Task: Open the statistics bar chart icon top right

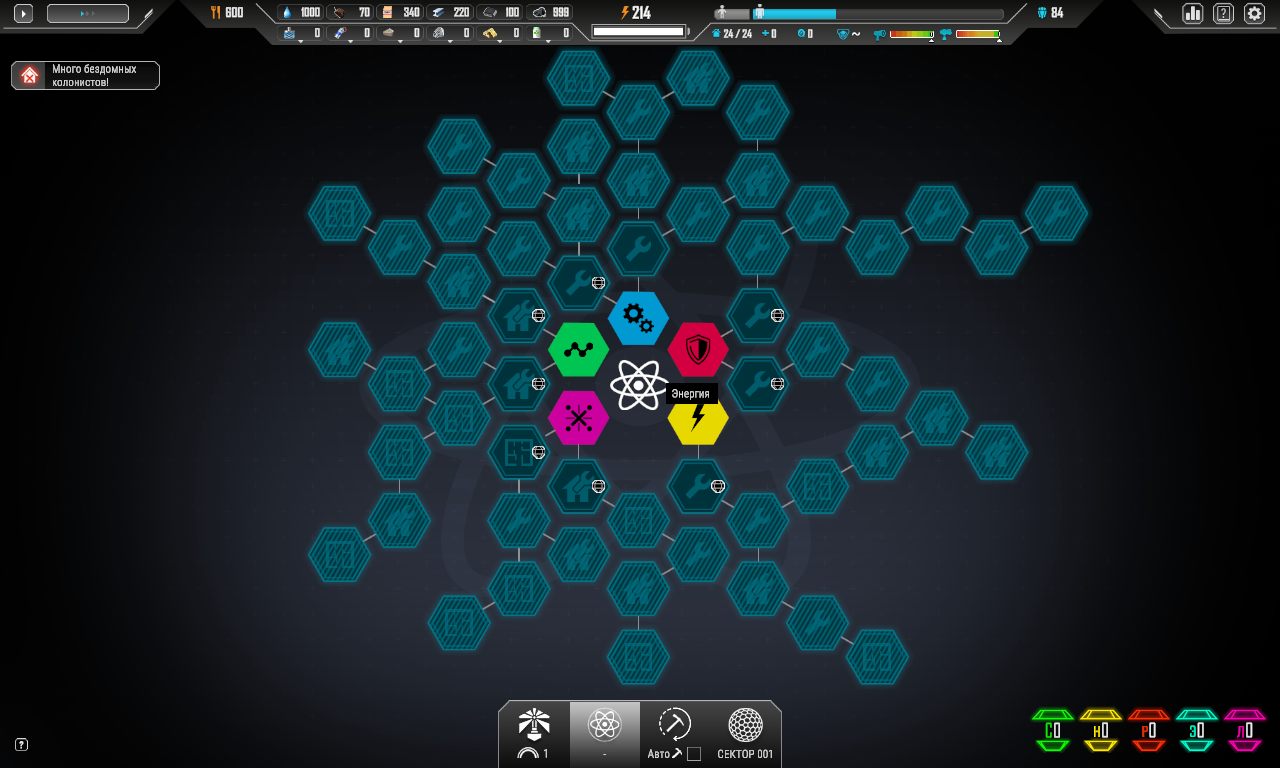Action: coord(1190,13)
